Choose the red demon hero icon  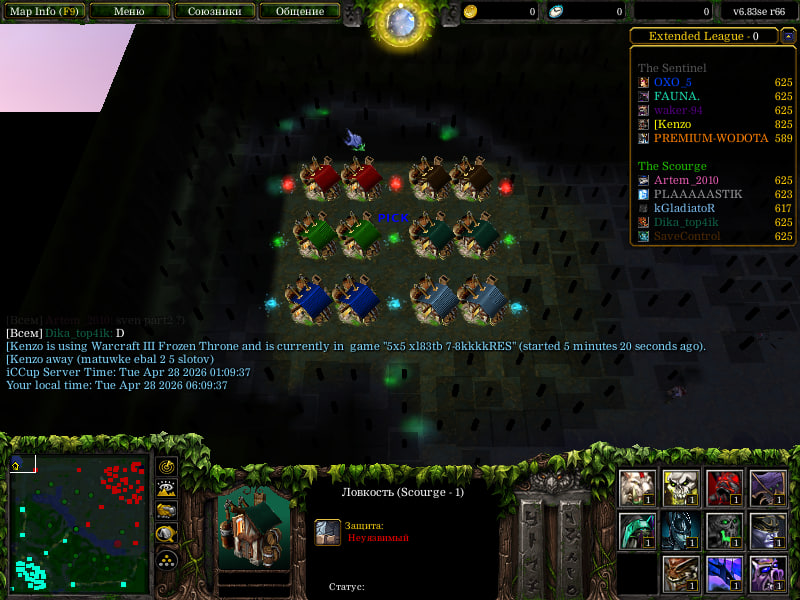click(x=724, y=488)
